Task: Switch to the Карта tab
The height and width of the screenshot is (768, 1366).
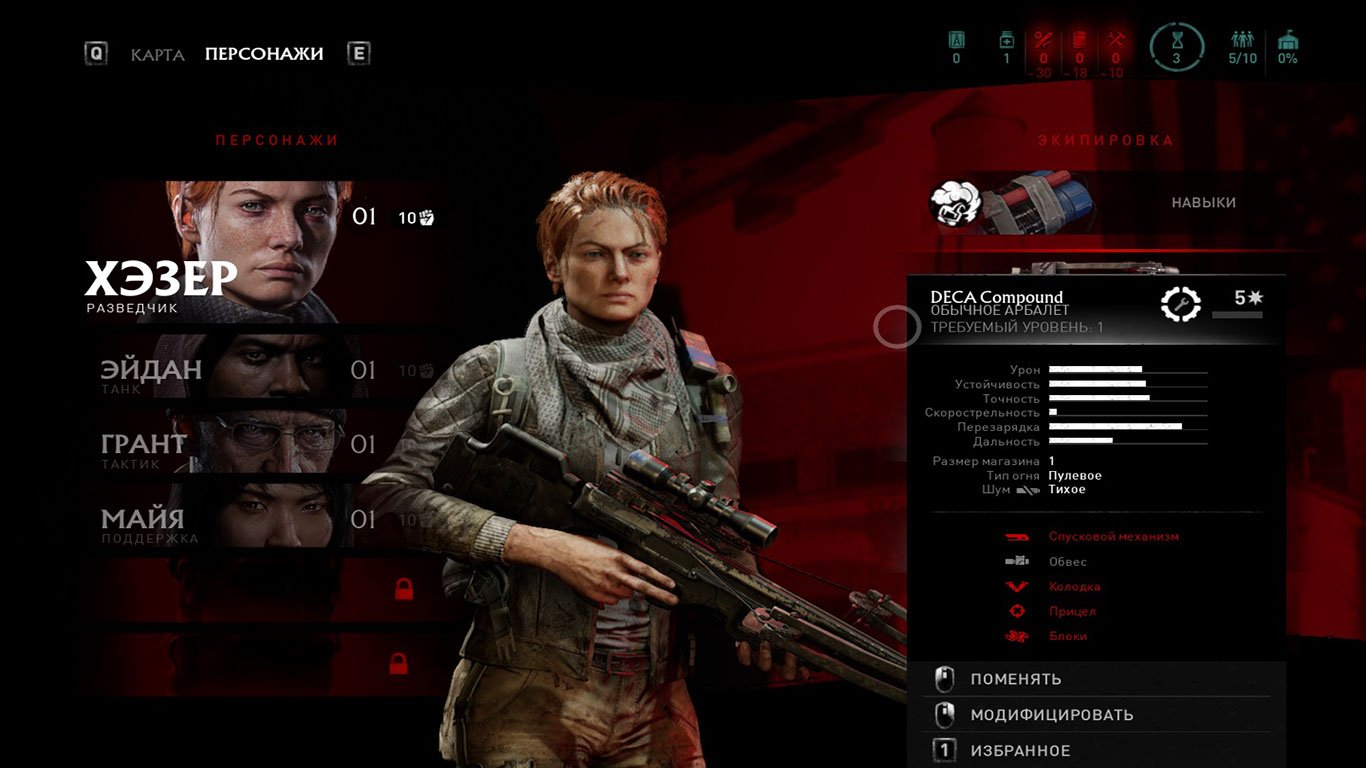Action: [x=157, y=54]
